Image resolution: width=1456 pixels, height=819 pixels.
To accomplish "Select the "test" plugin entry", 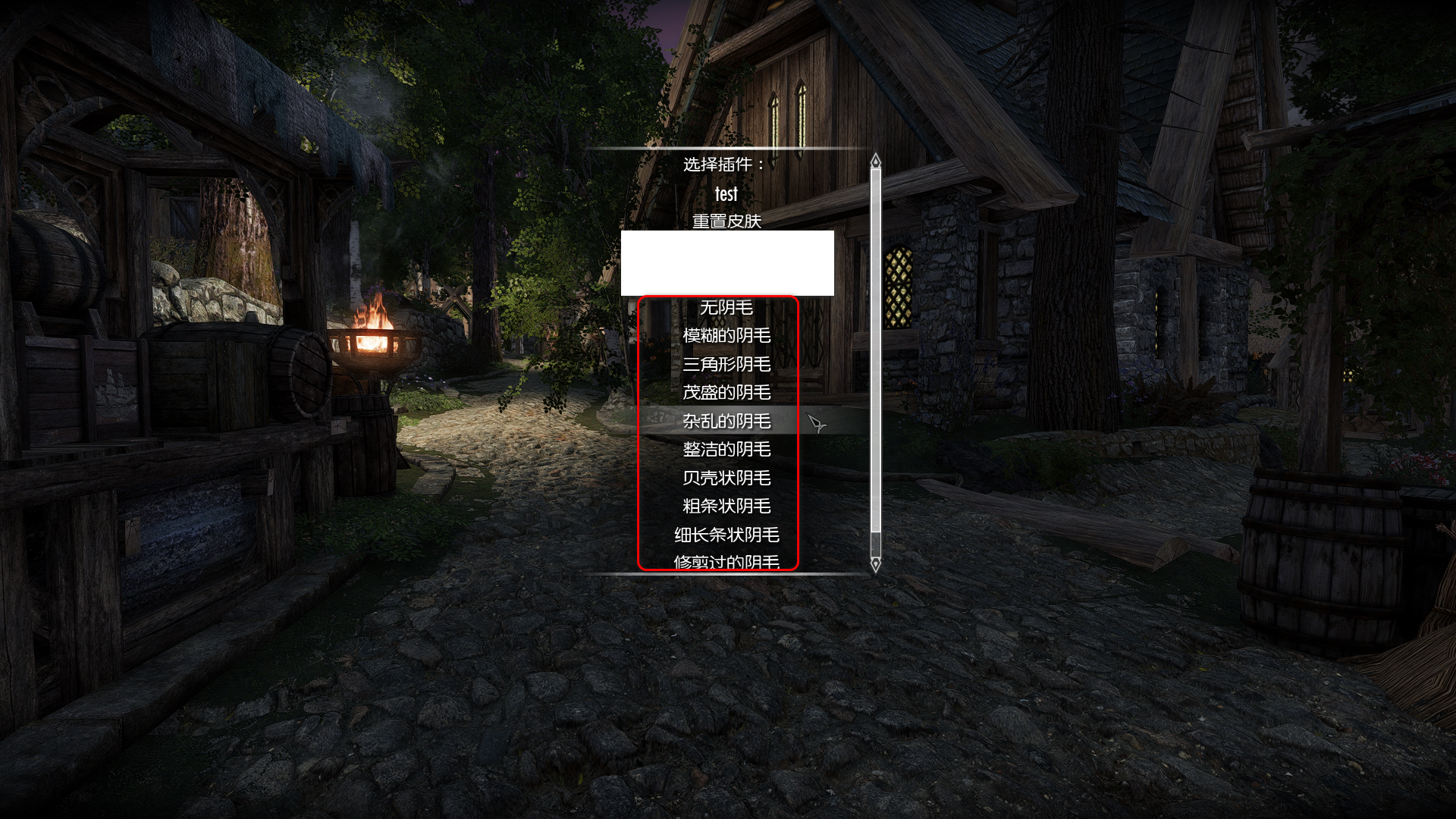I will pos(726,193).
